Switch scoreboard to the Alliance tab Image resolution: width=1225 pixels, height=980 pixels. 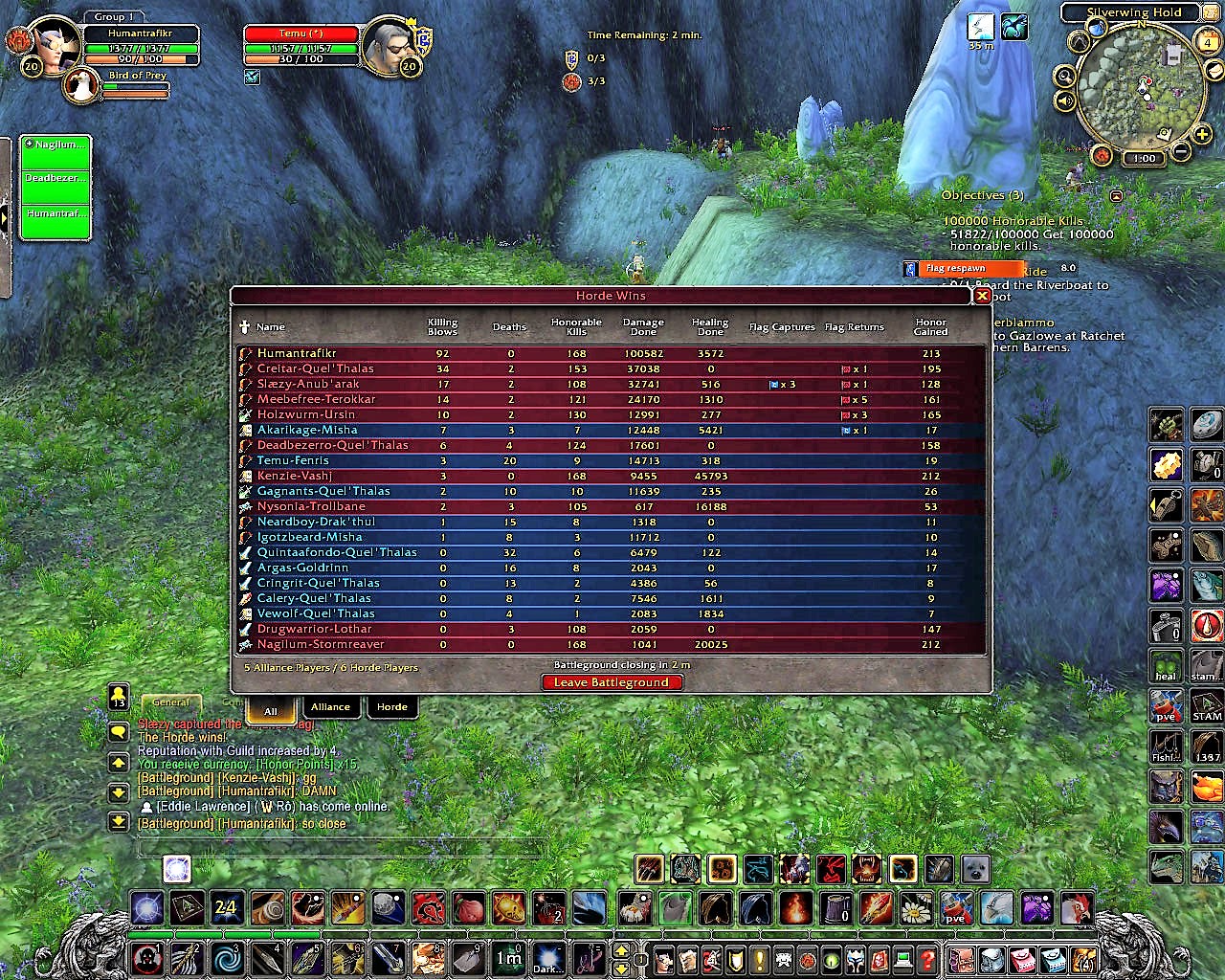330,707
